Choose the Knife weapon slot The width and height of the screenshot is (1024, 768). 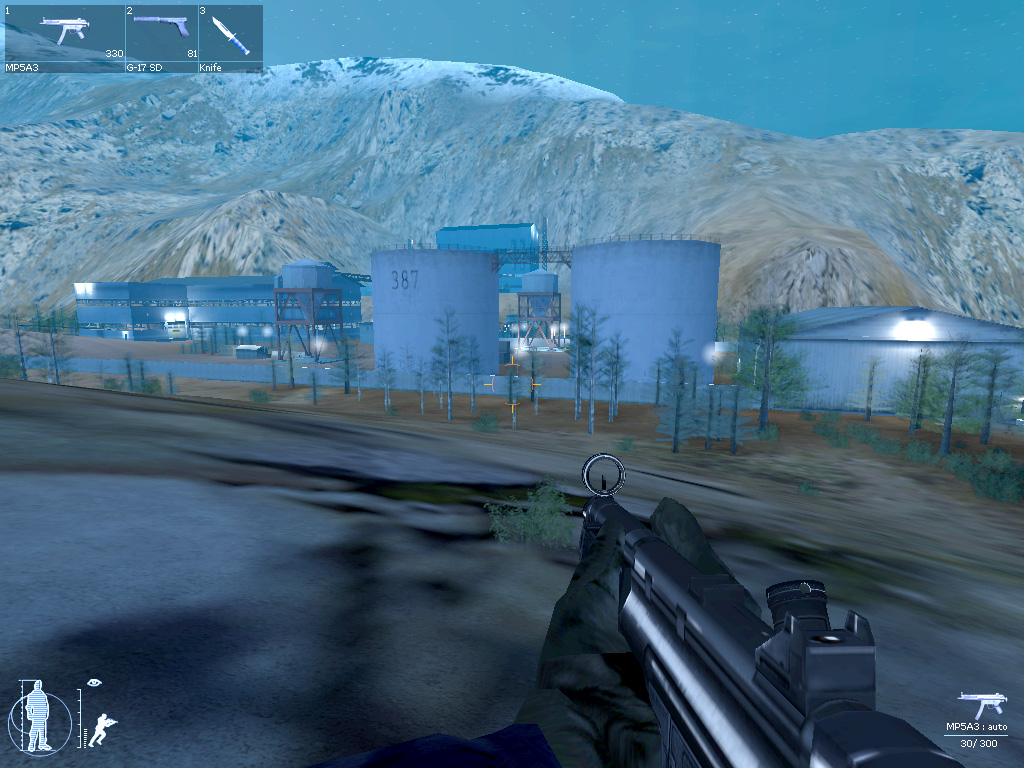230,38
